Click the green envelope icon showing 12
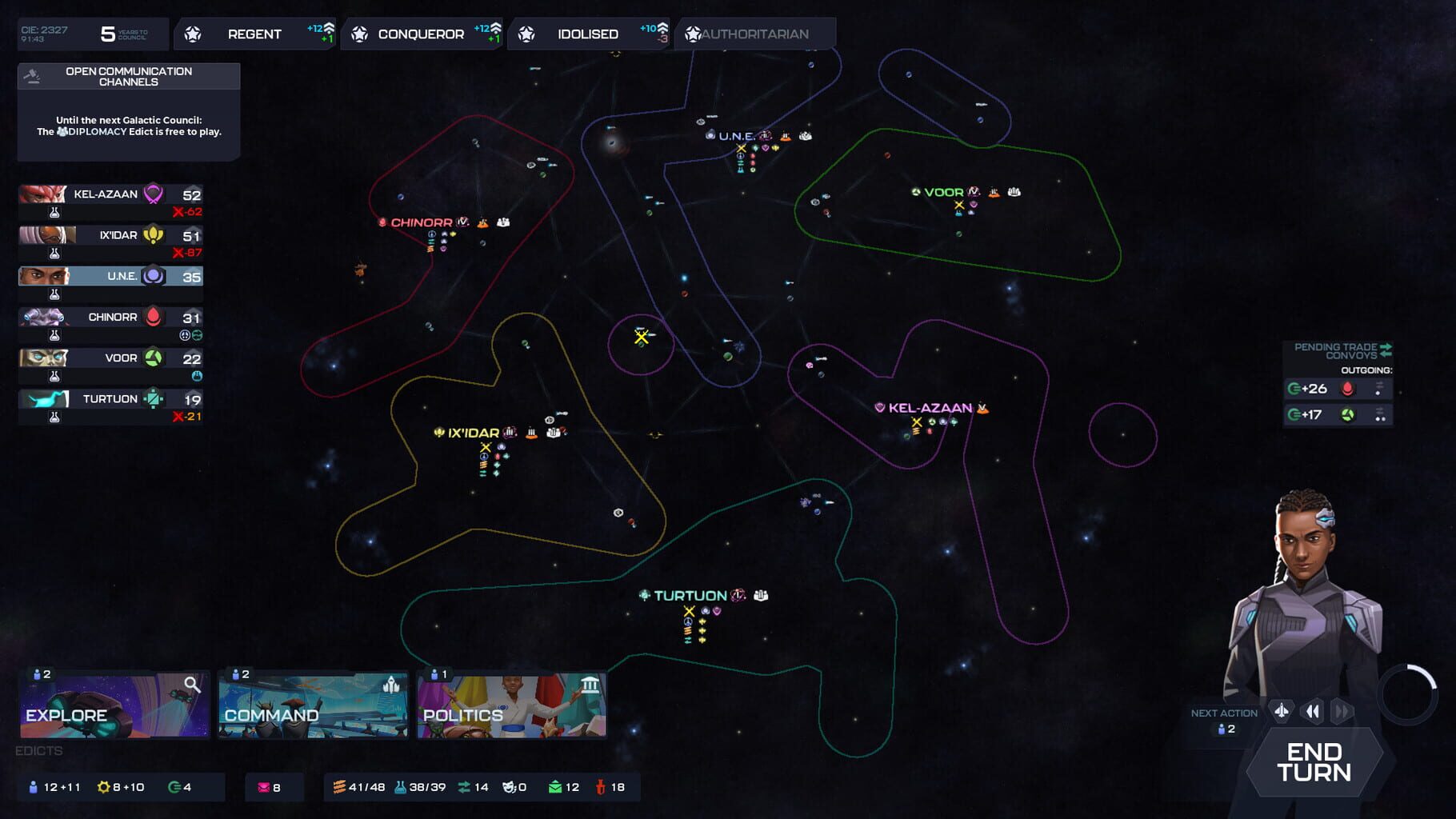Viewport: 1456px width, 819px height. tap(558, 787)
